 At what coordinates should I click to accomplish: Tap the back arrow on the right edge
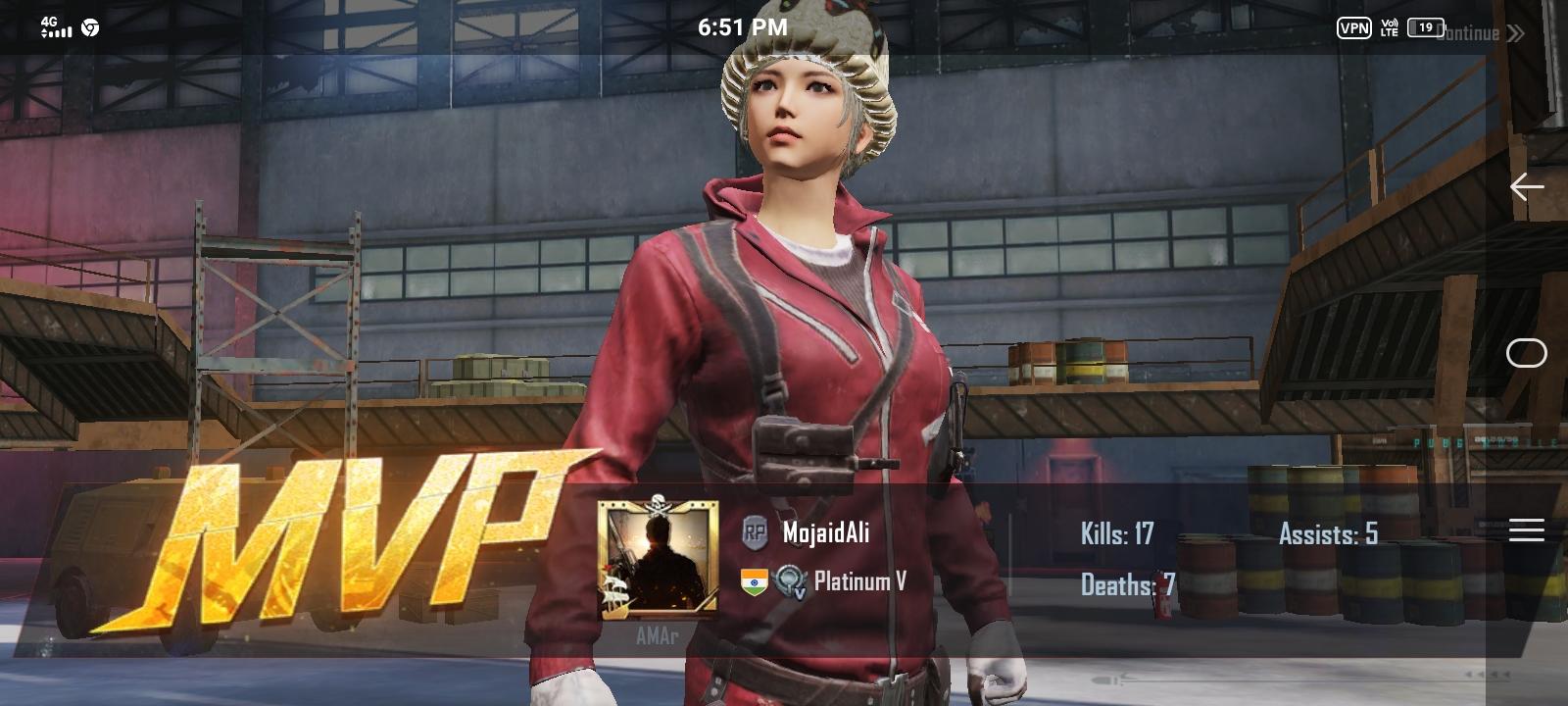(x=1526, y=186)
